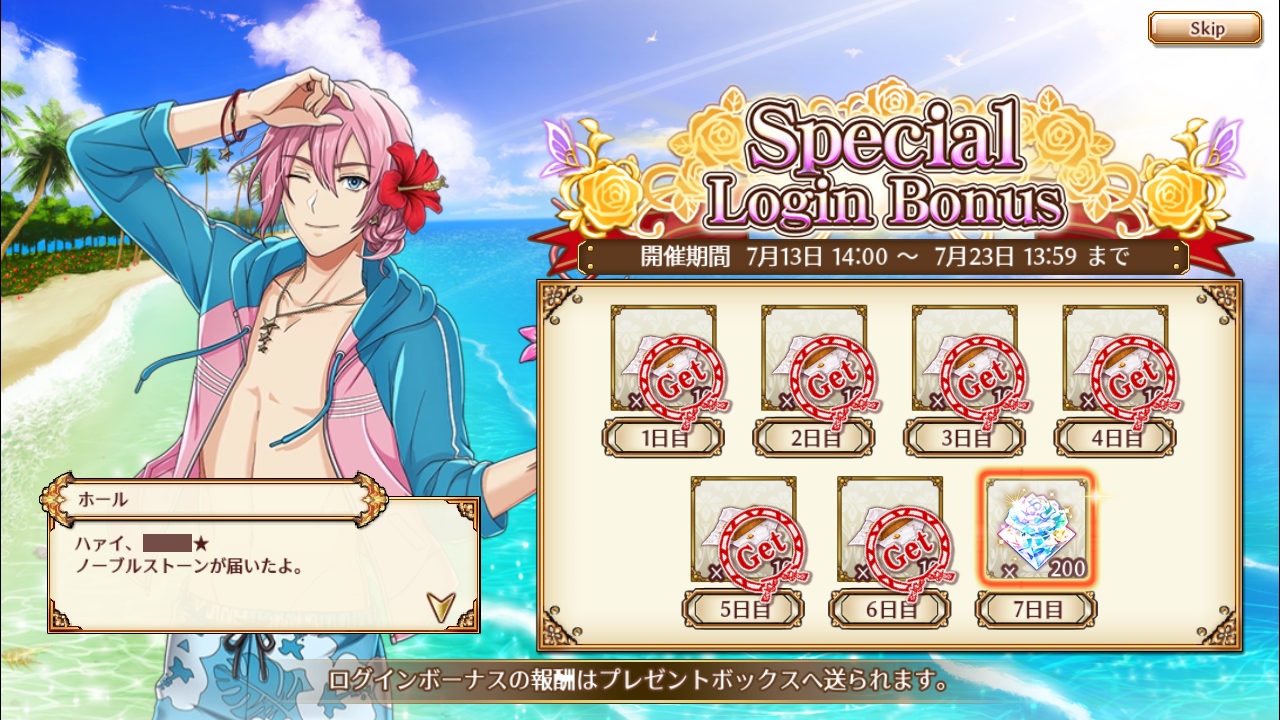Select the 1日目 reward tile
1280x720 pixels.
[x=664, y=360]
